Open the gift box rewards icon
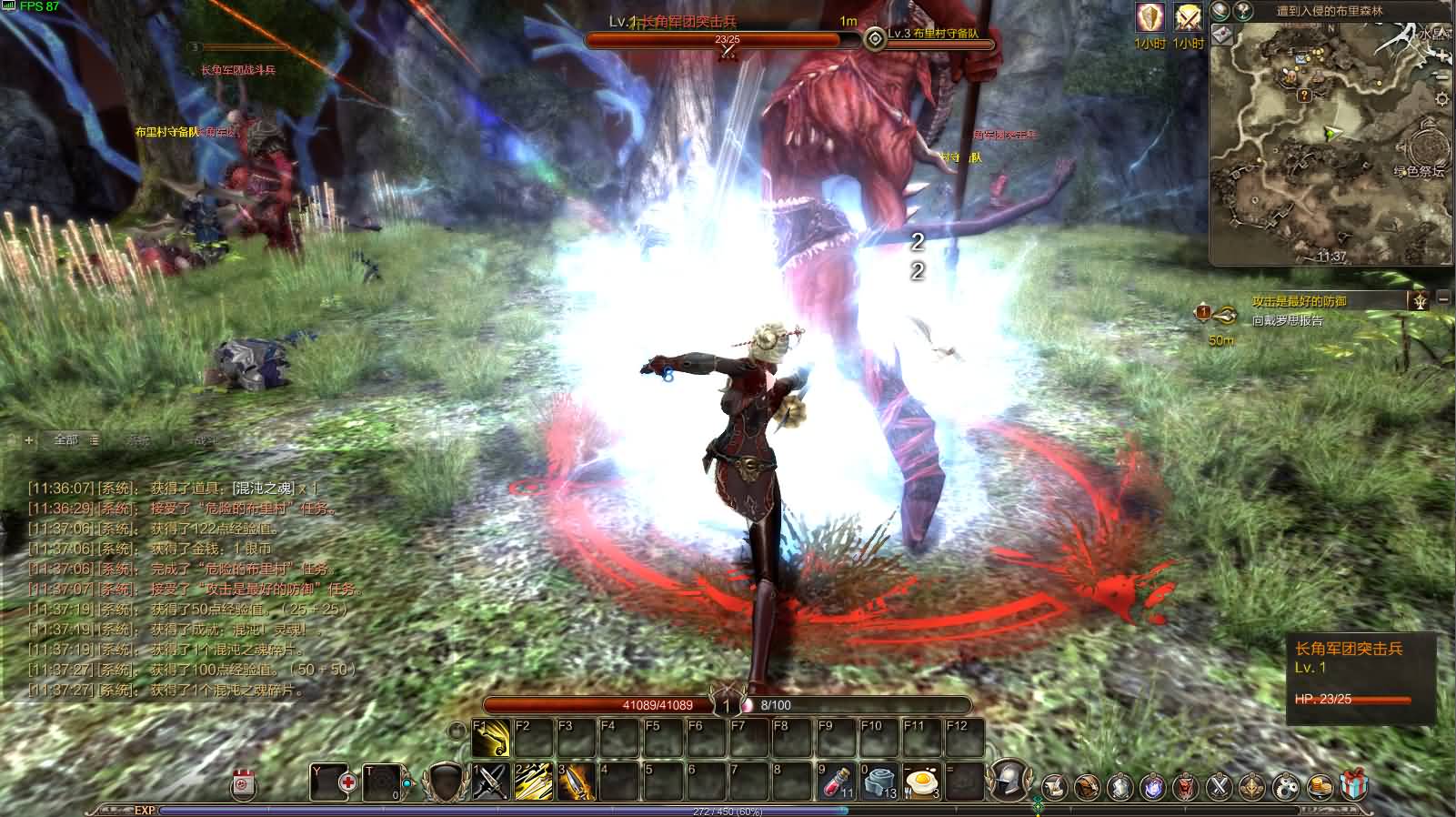The image size is (1456, 817). (x=1355, y=785)
